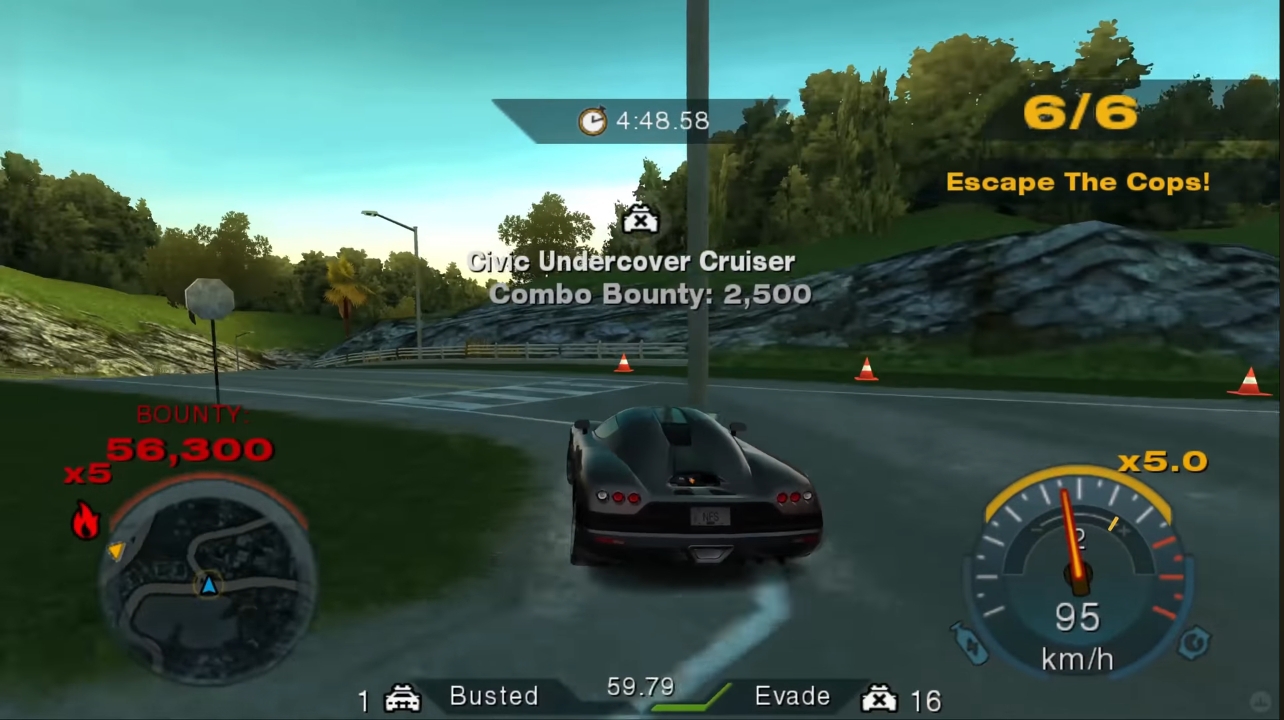Screen dimensions: 1284x720
Task: Click the yellow arrow waypoint on the minimap
Action: tap(116, 549)
